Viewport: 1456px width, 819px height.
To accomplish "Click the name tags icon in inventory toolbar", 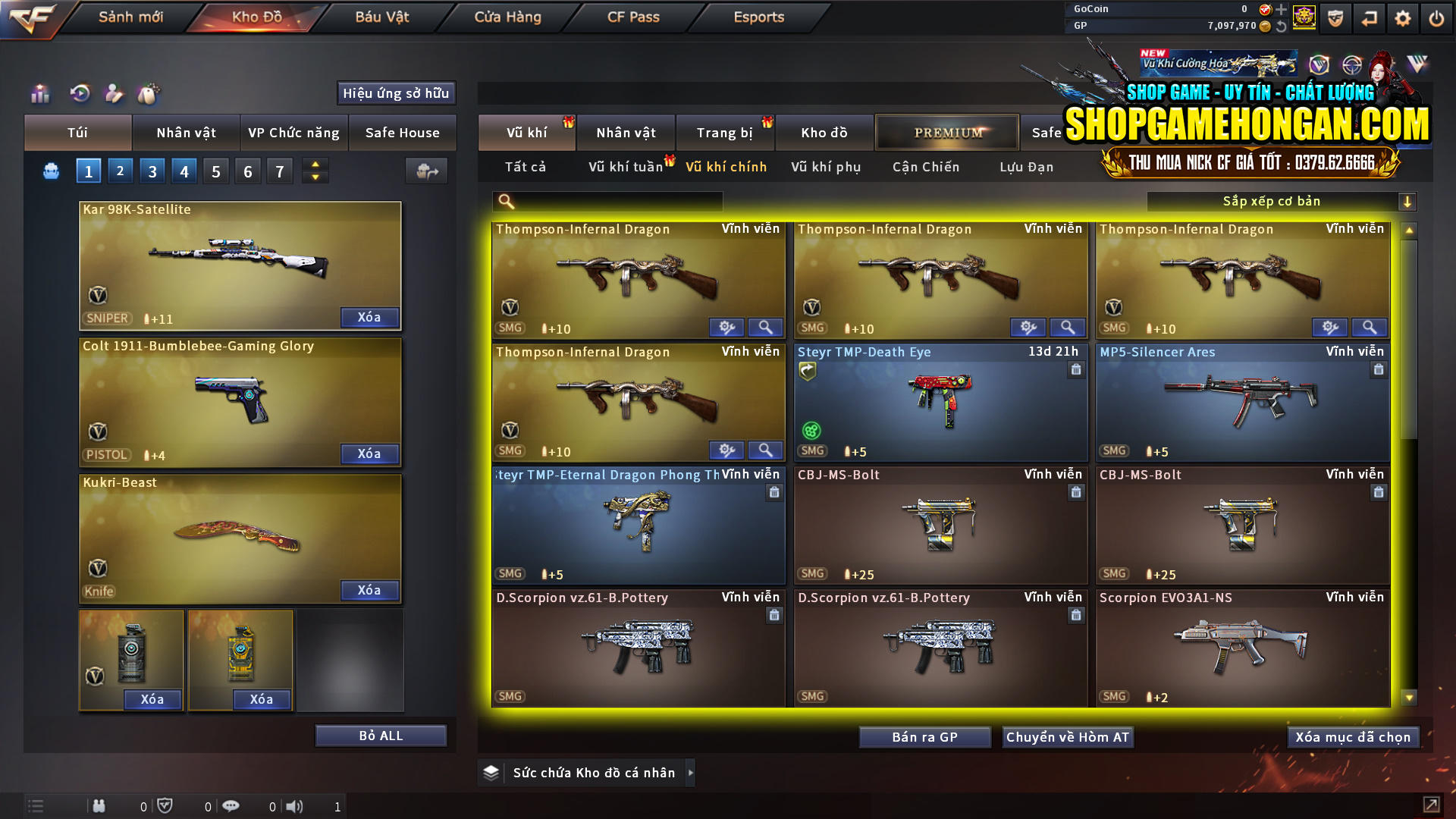I will click(x=149, y=94).
